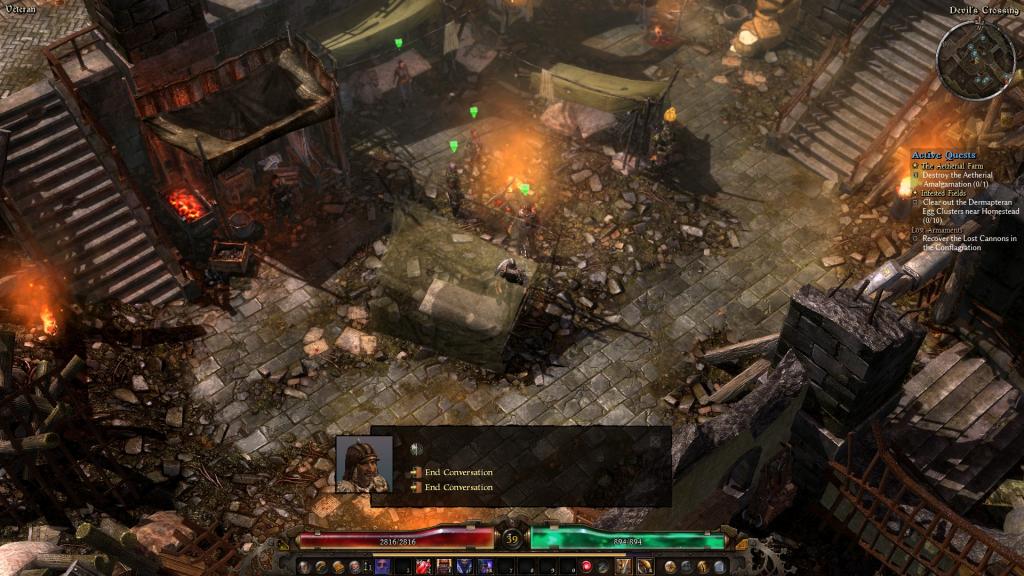This screenshot has height=576, width=1024.
Task: Select the Lost Armaments quest entry
Action: coord(938,229)
